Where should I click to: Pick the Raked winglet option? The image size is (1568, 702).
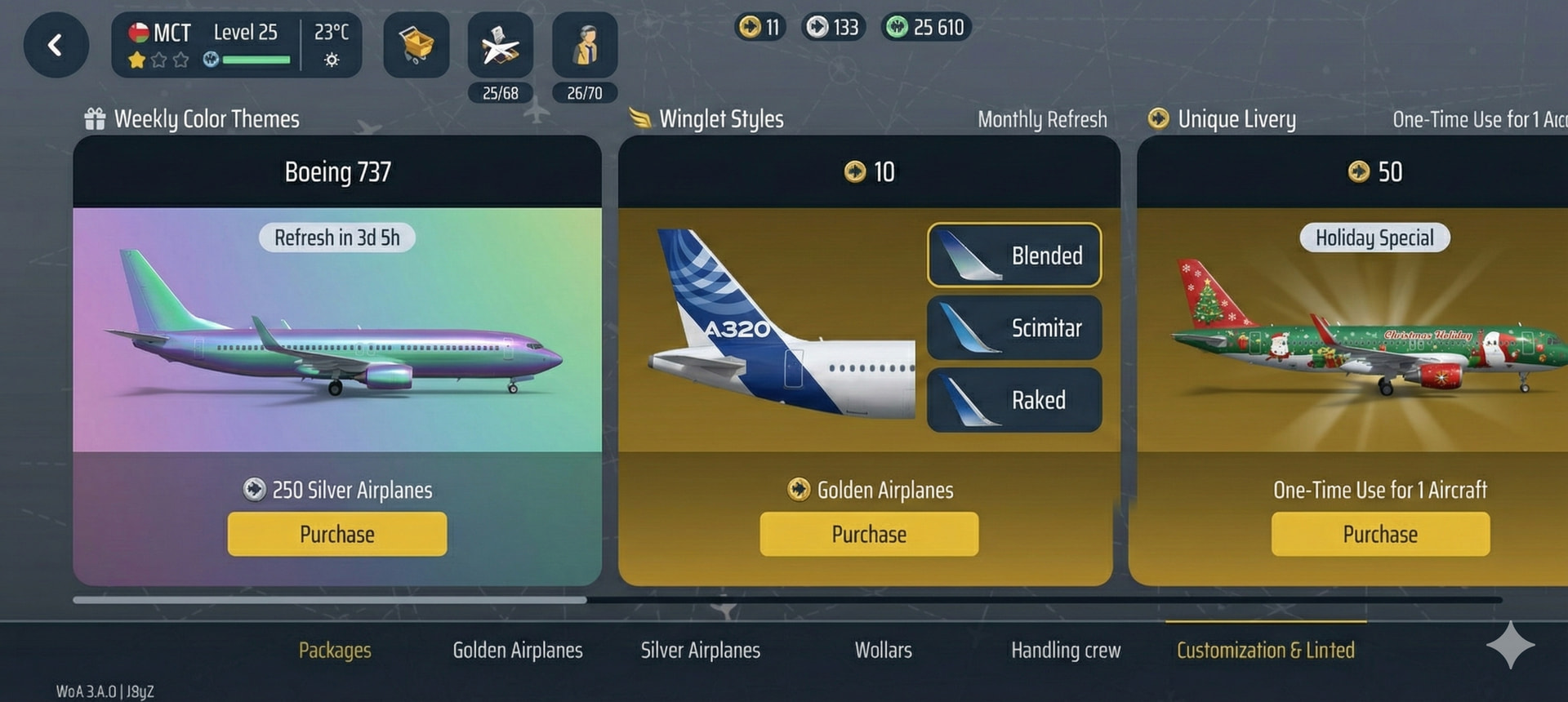point(1014,400)
